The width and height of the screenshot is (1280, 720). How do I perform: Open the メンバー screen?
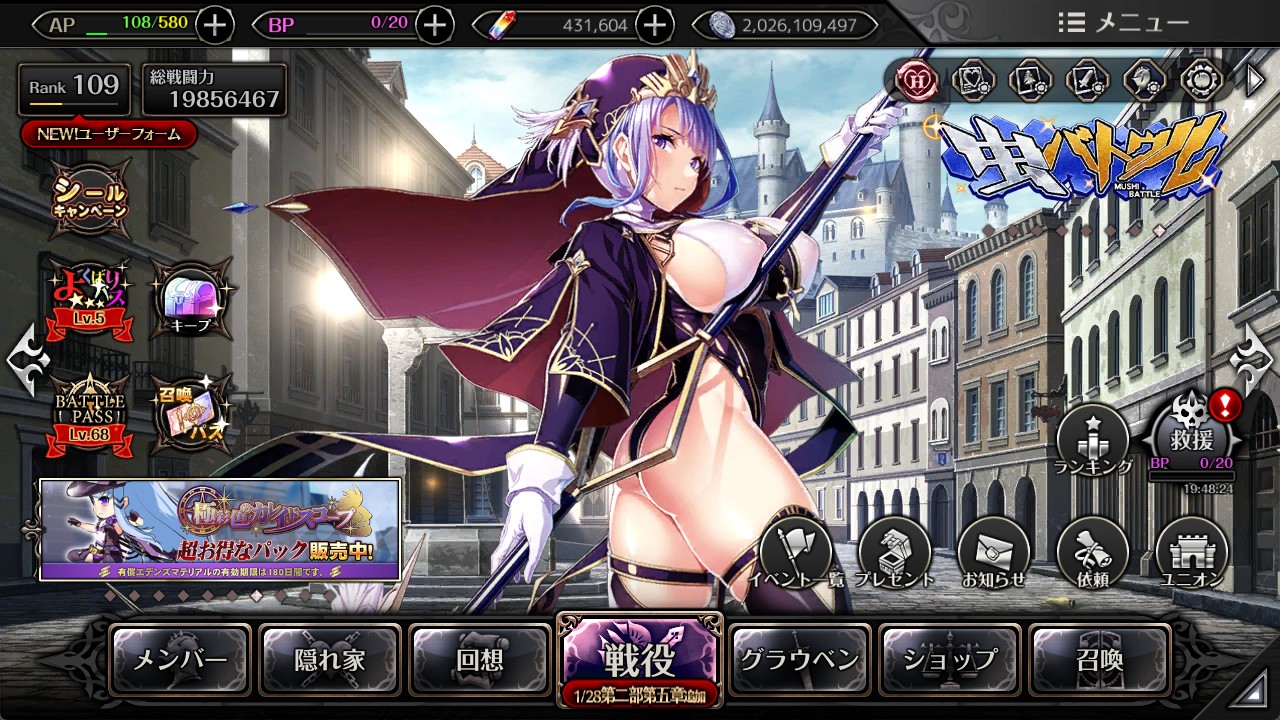coord(181,659)
